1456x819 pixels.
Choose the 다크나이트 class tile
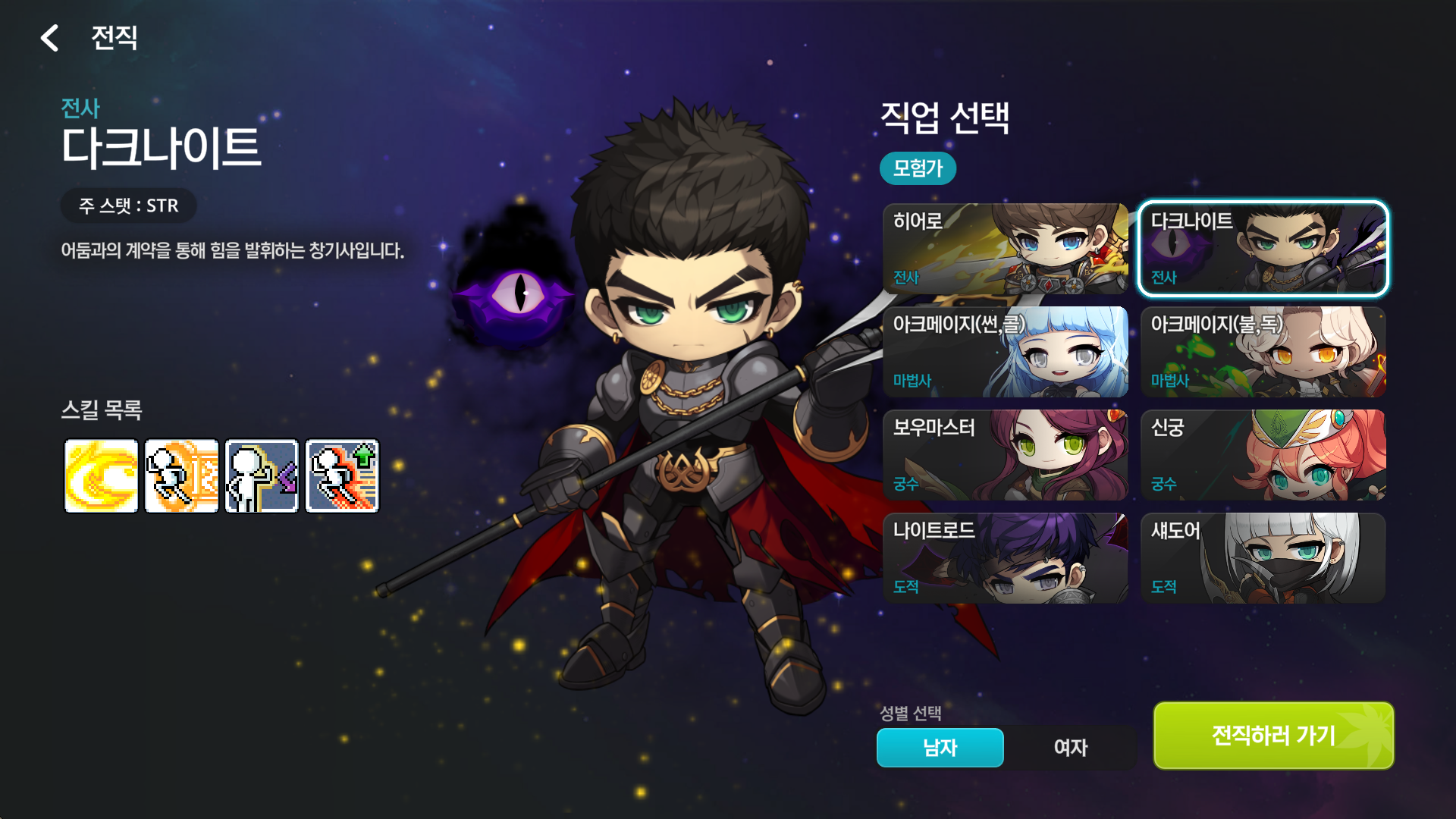click(x=1263, y=249)
